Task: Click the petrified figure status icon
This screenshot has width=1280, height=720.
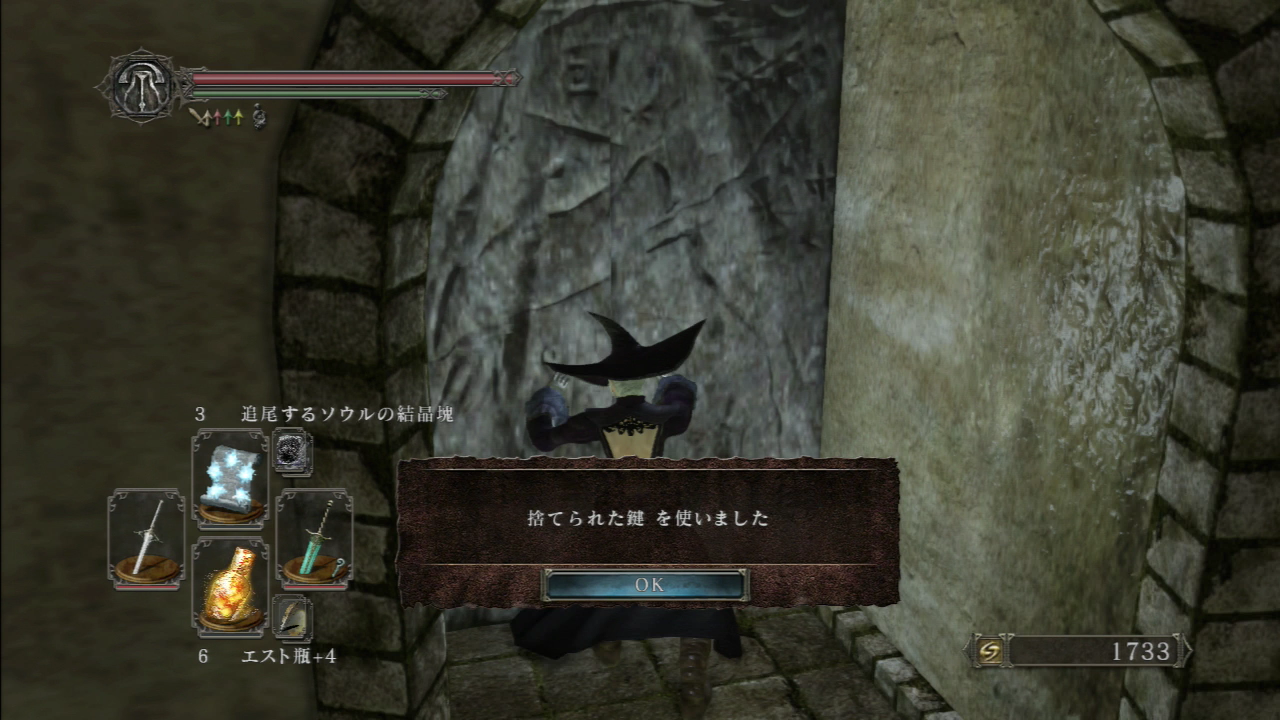Action: pyautogui.click(x=258, y=116)
